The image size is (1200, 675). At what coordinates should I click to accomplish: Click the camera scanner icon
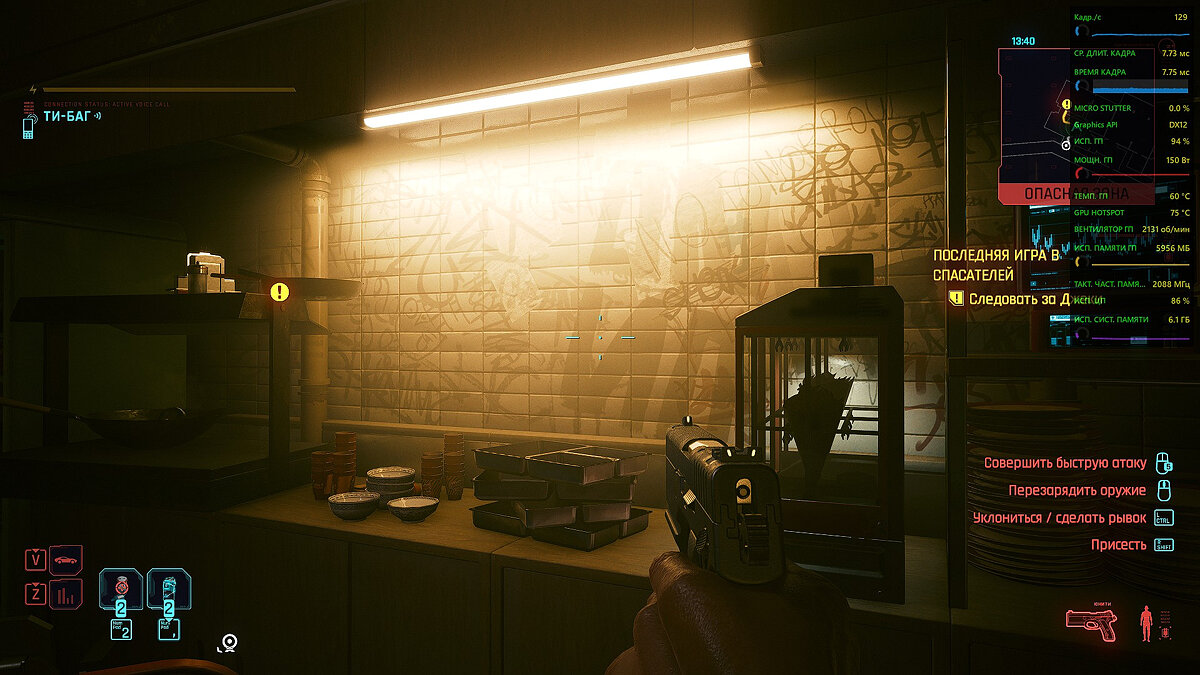pos(229,642)
